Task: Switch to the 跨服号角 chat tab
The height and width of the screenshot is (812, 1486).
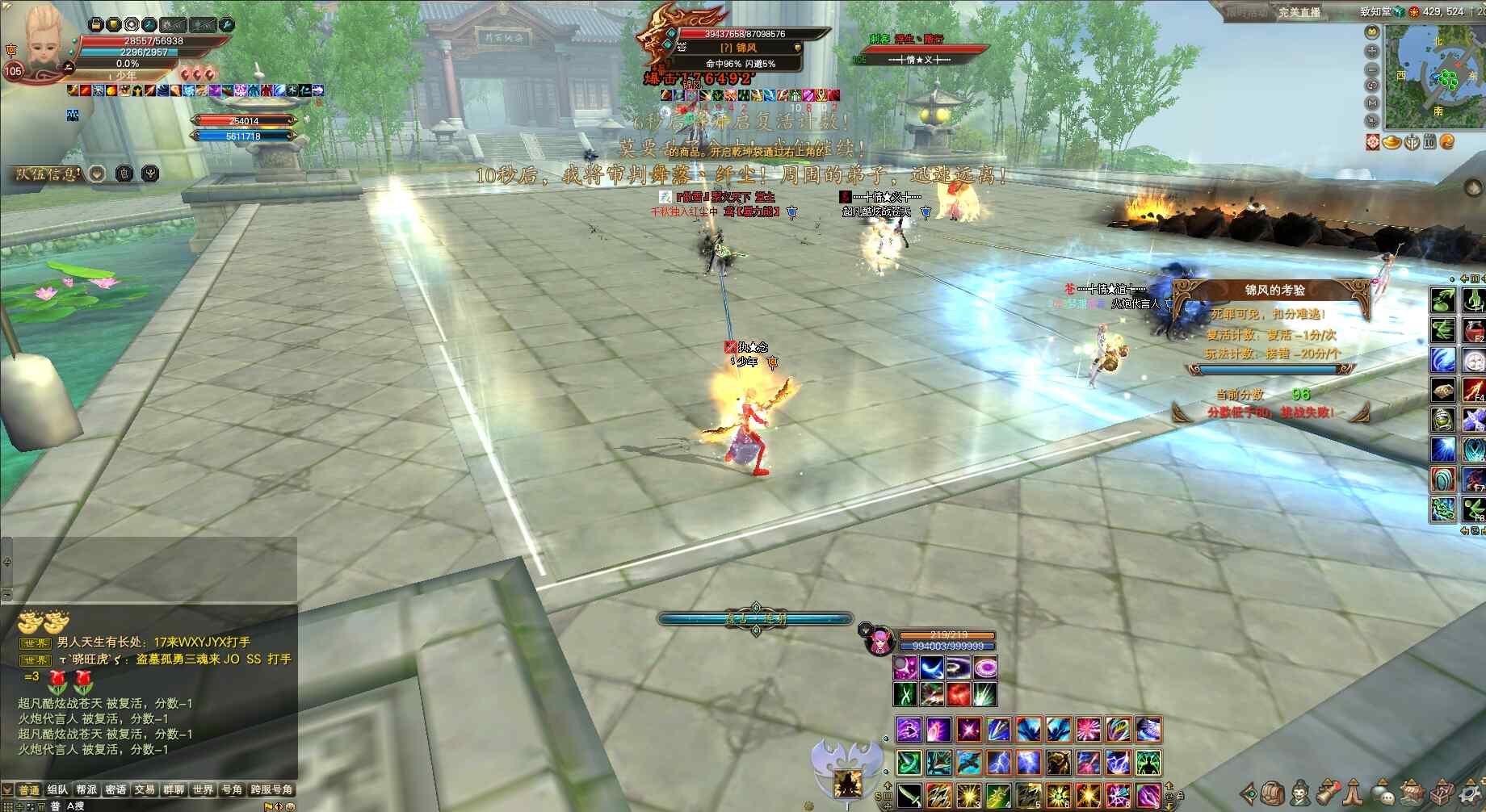Action: point(271,789)
